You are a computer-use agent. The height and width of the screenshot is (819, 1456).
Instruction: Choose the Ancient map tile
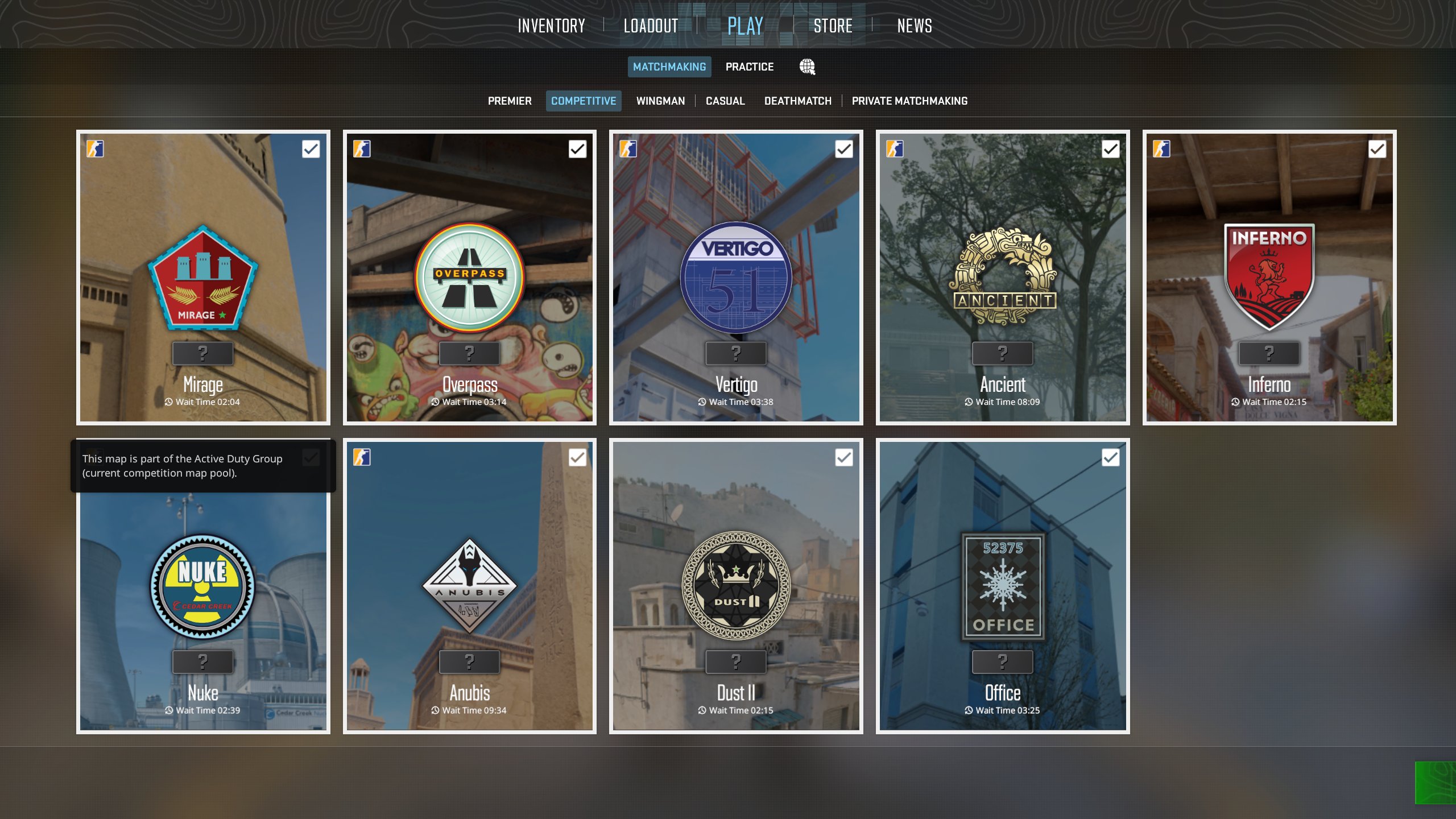pos(1002,279)
